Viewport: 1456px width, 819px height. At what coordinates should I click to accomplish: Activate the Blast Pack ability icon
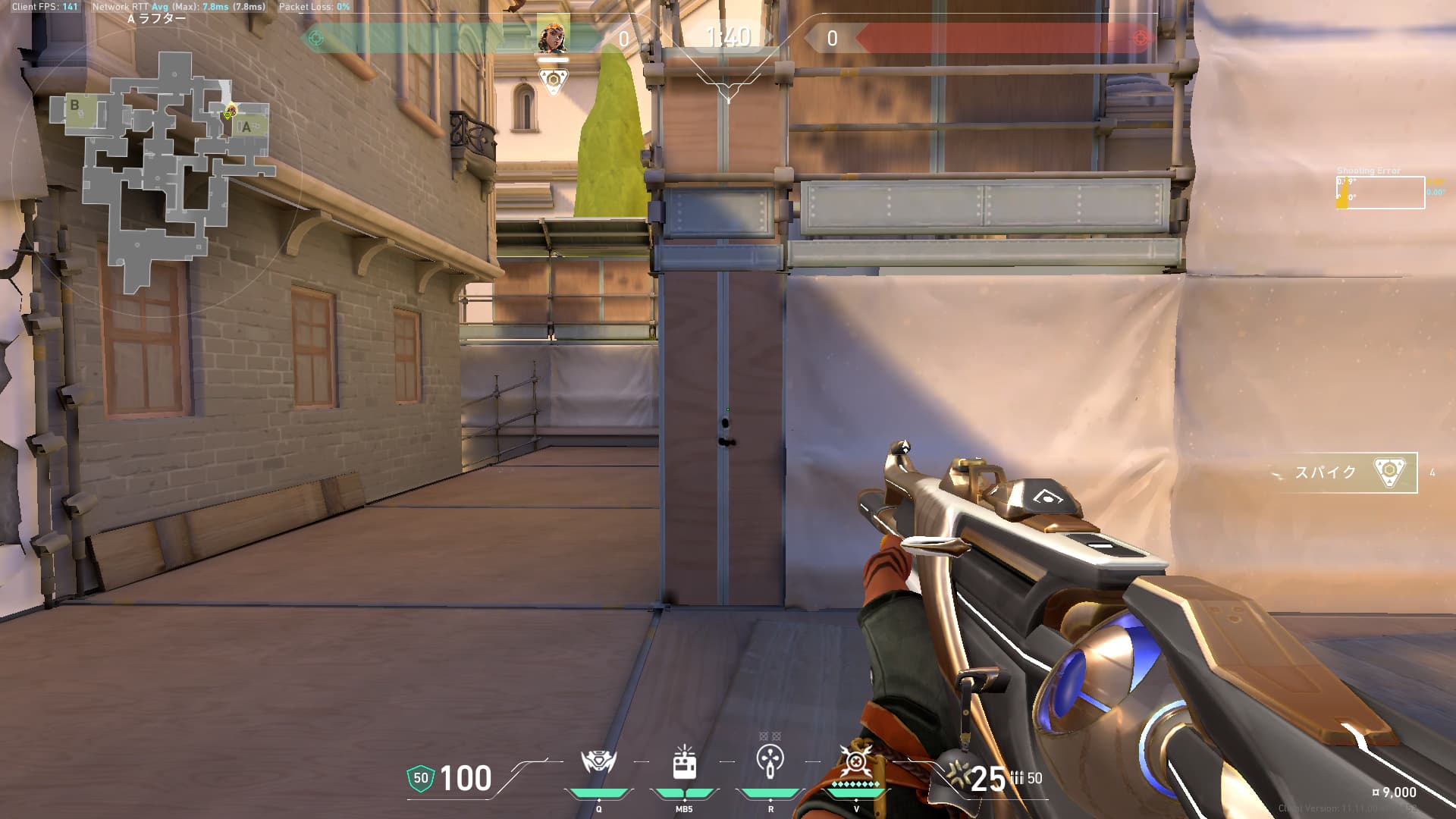click(x=684, y=762)
